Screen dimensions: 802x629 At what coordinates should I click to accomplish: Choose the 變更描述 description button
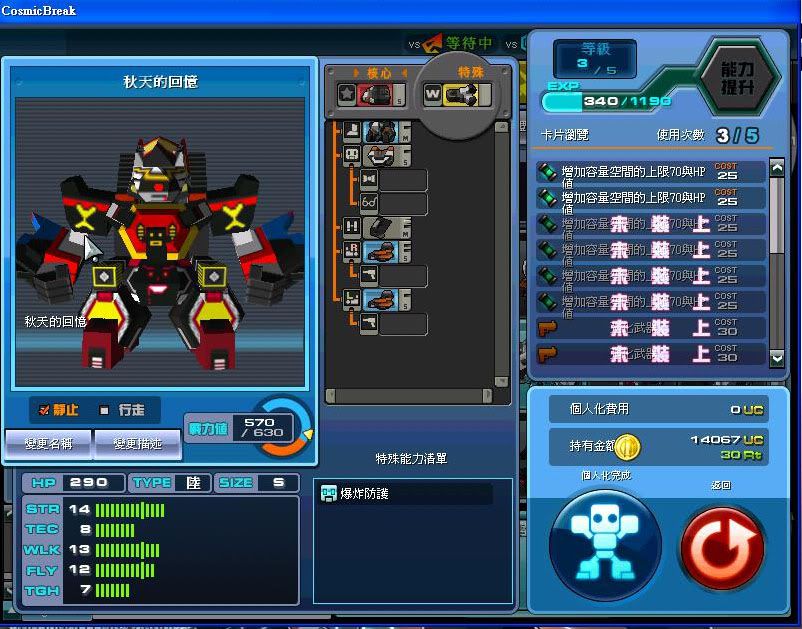click(x=137, y=443)
